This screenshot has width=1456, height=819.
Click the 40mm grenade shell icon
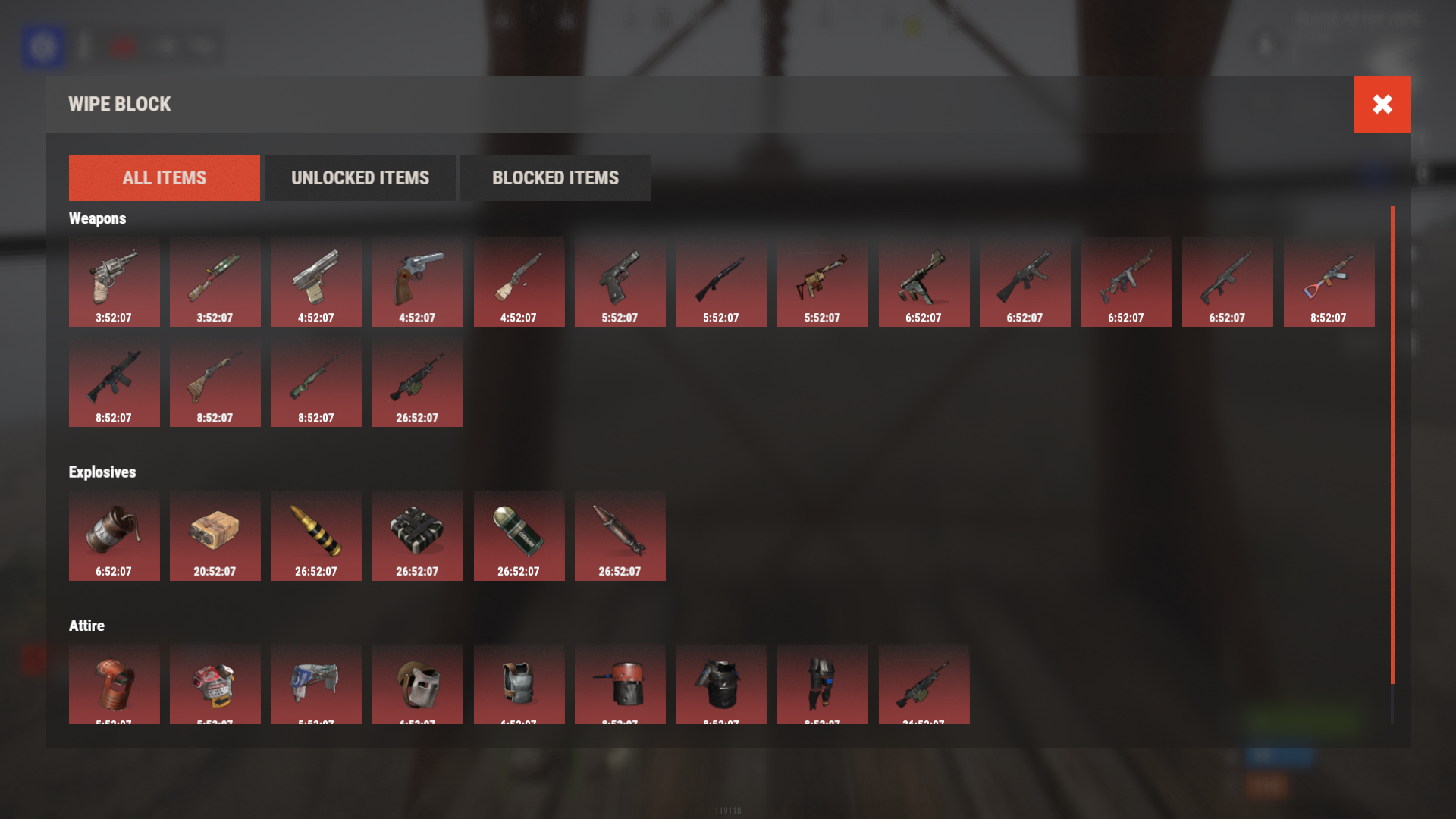click(x=519, y=535)
